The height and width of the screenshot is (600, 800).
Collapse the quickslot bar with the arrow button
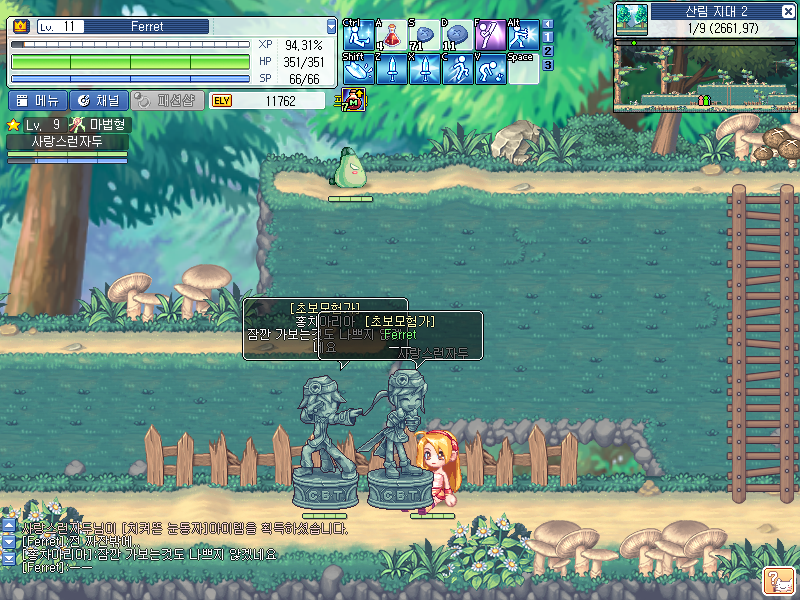548,23
